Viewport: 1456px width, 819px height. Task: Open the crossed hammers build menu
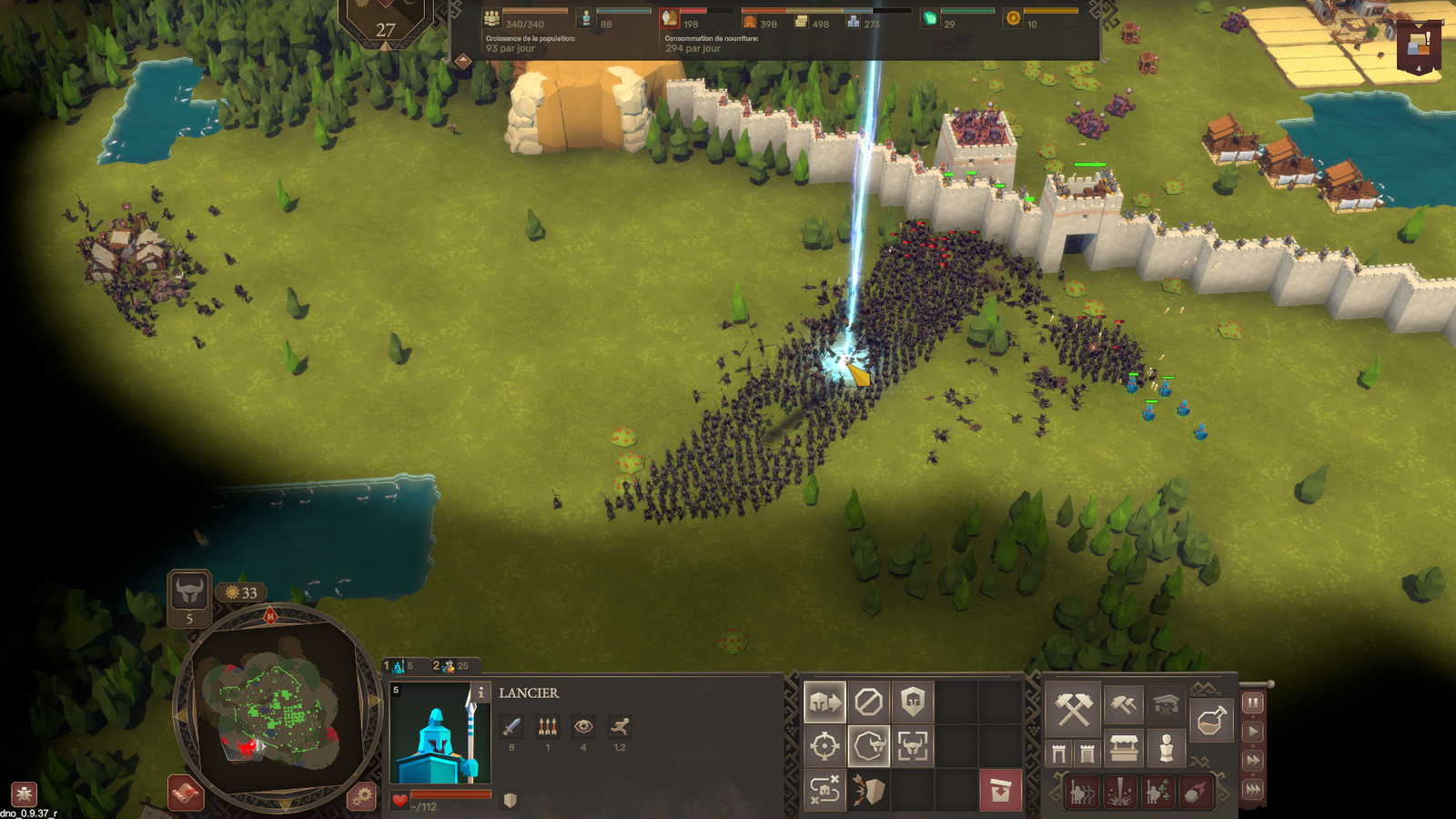[x=1074, y=709]
